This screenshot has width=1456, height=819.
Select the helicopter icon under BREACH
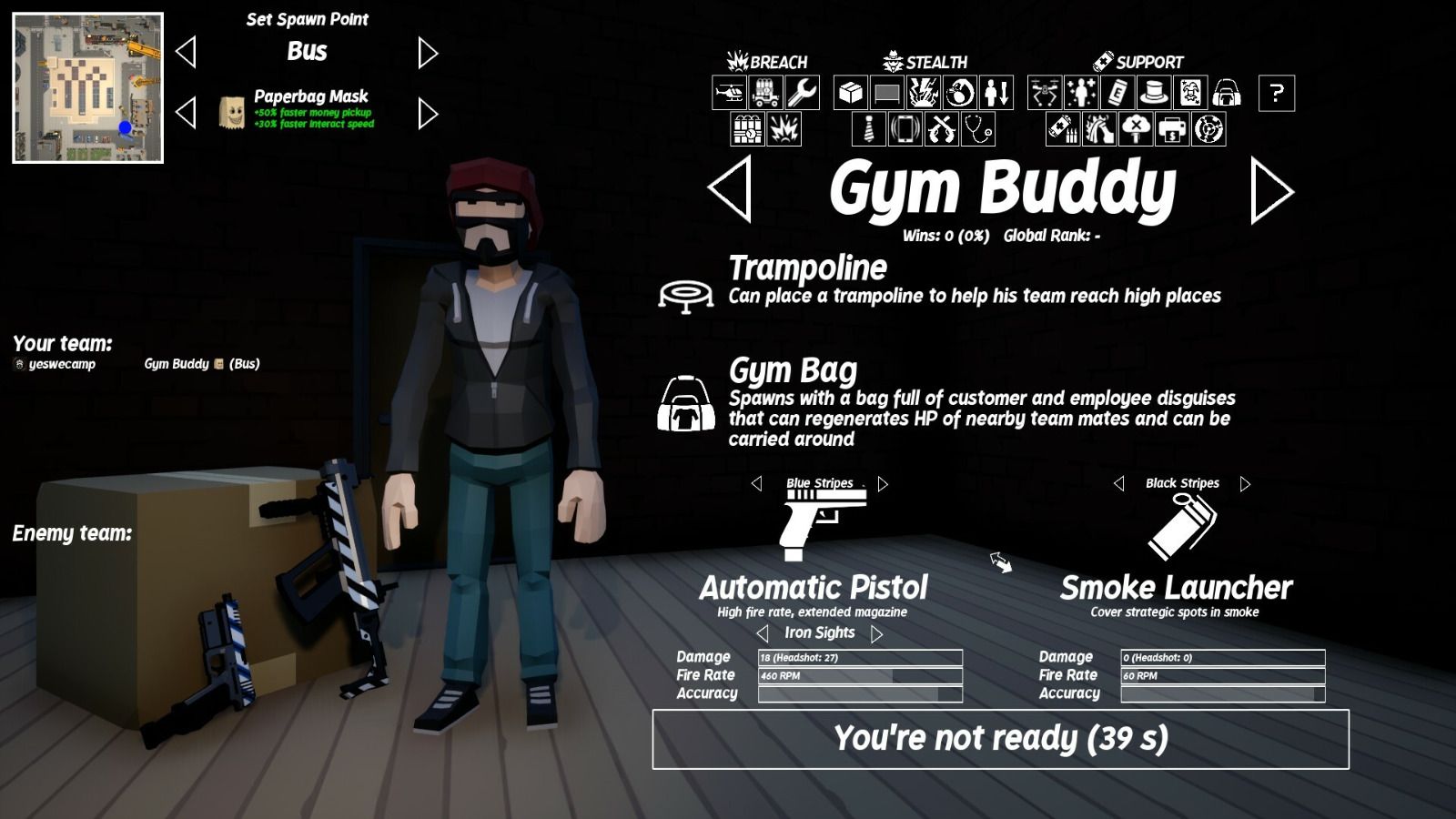pyautogui.click(x=731, y=94)
